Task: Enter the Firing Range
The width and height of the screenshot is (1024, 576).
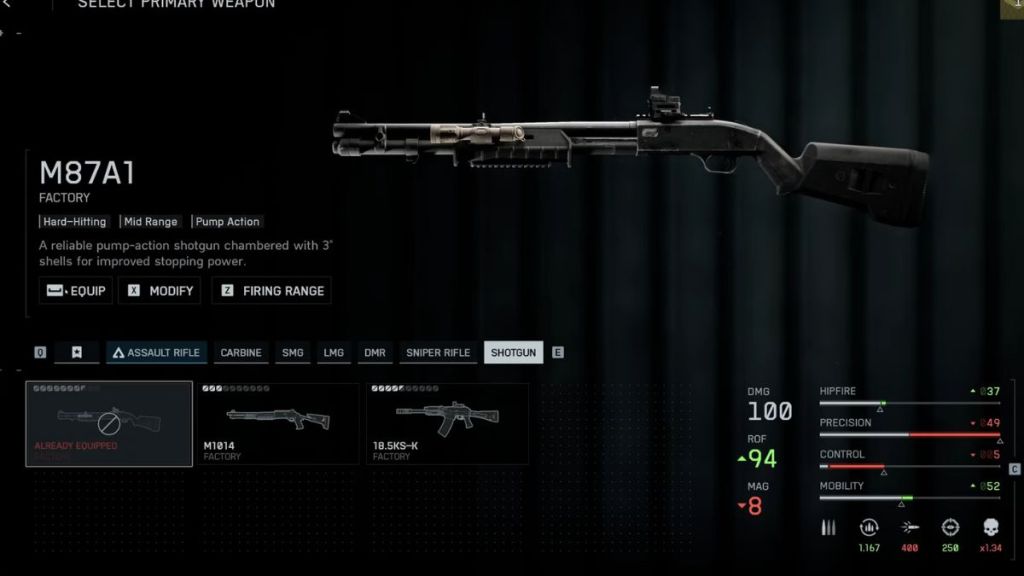Action: tap(271, 291)
